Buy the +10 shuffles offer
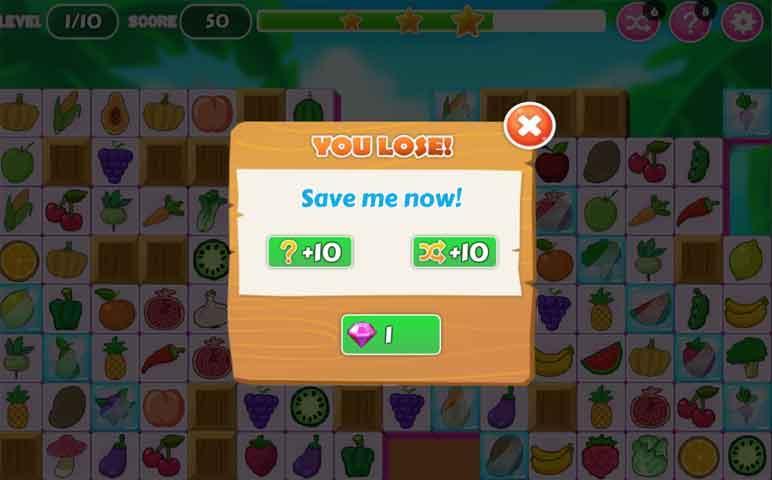772x480 pixels. 455,252
